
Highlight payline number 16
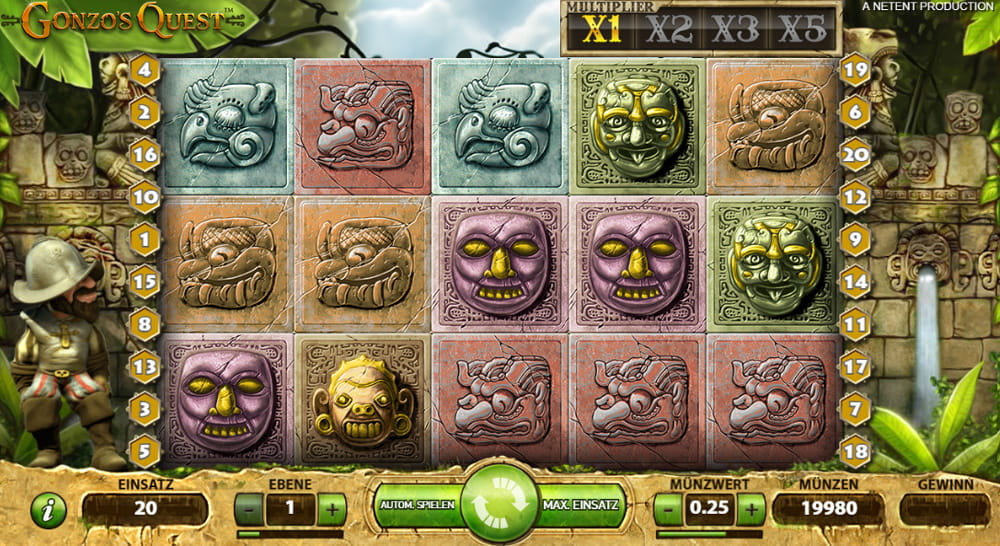(145, 155)
